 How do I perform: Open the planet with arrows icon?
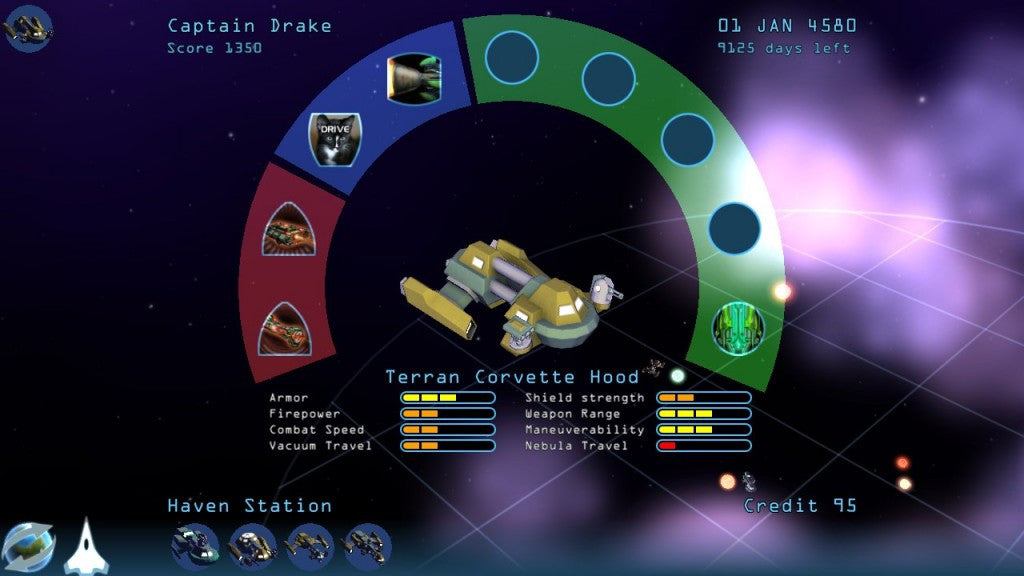coord(28,546)
